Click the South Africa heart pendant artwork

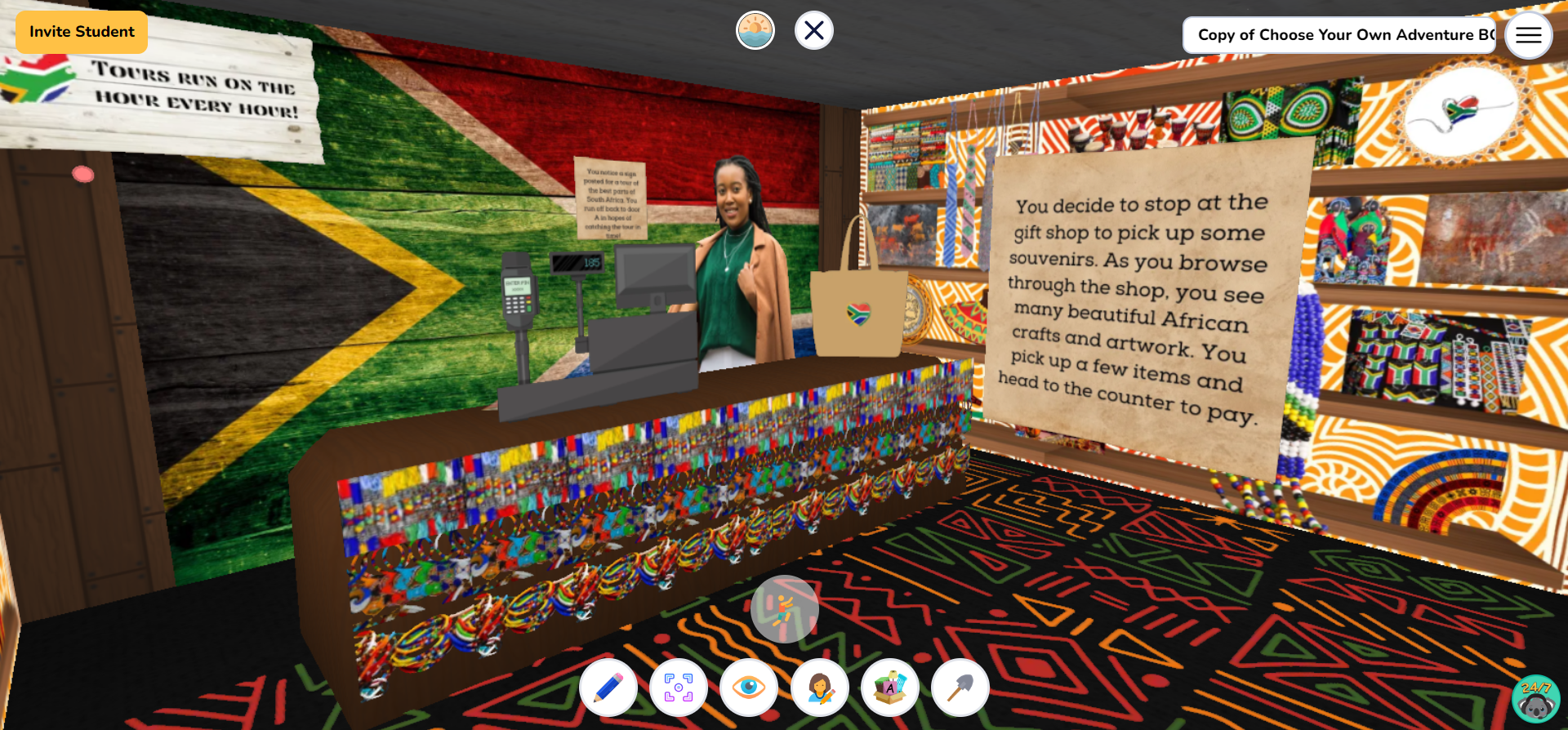click(x=1461, y=110)
